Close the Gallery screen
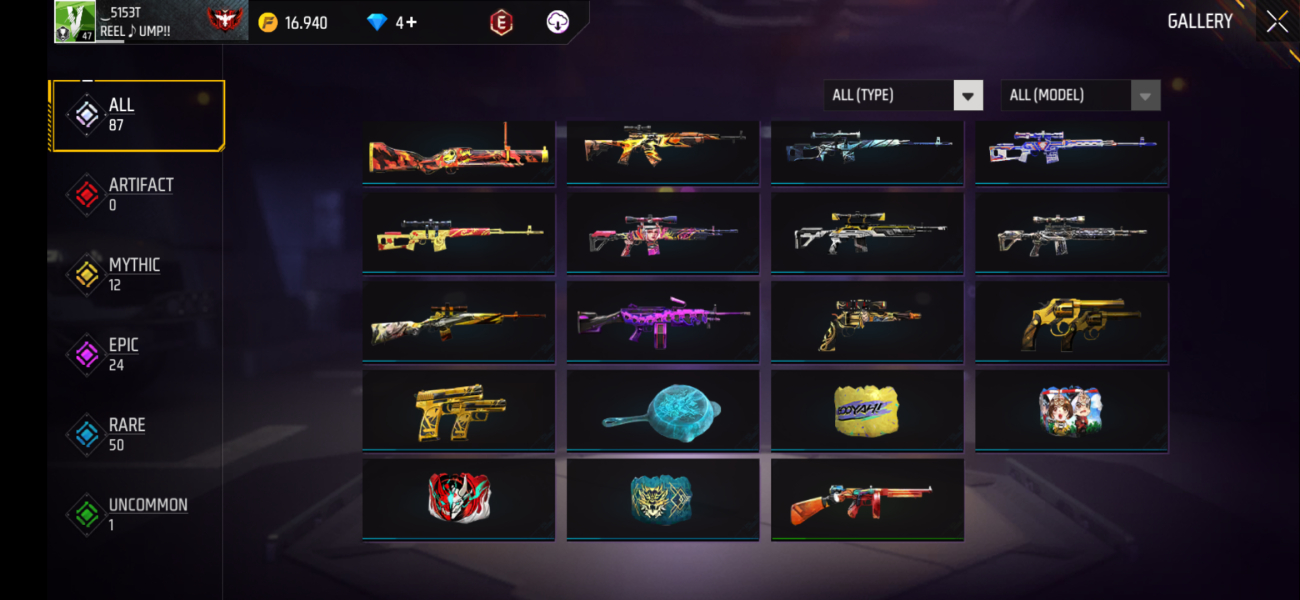 [1277, 22]
